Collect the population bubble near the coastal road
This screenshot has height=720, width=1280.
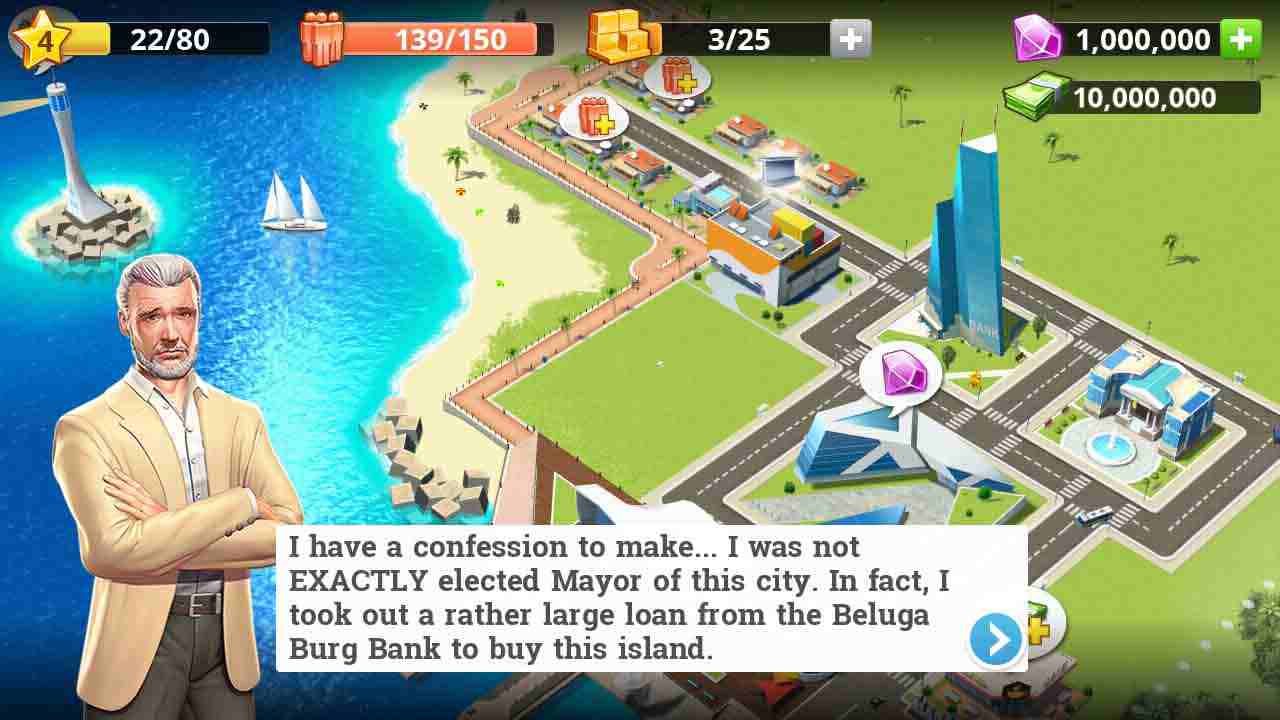(x=596, y=117)
